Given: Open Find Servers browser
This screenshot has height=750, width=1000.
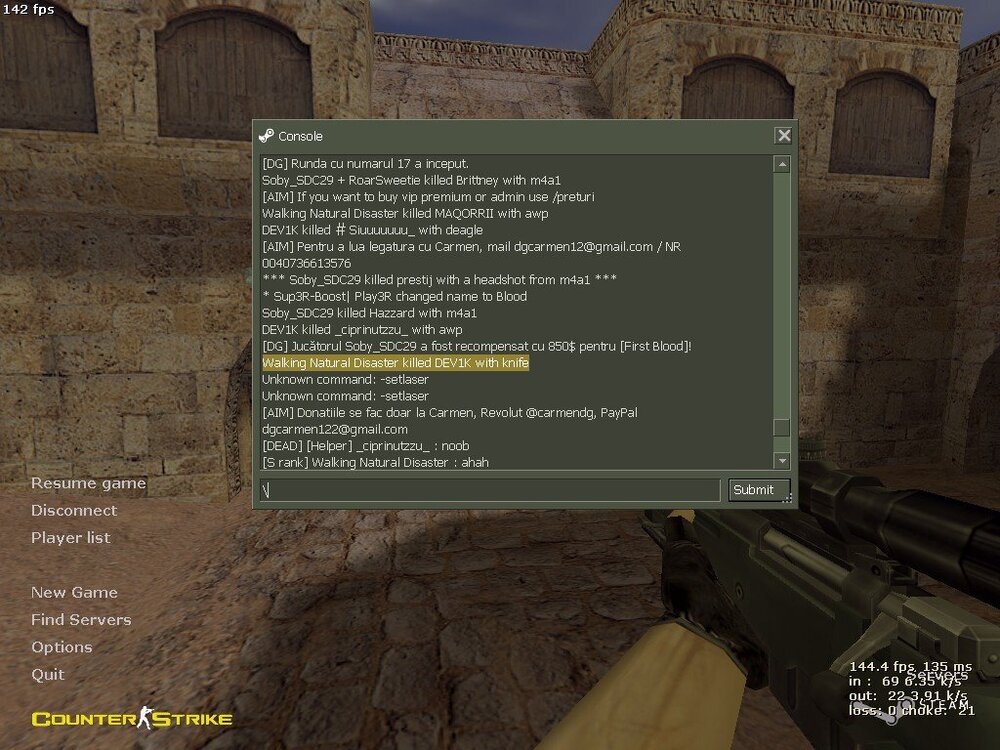Looking at the screenshot, I should pos(81,620).
